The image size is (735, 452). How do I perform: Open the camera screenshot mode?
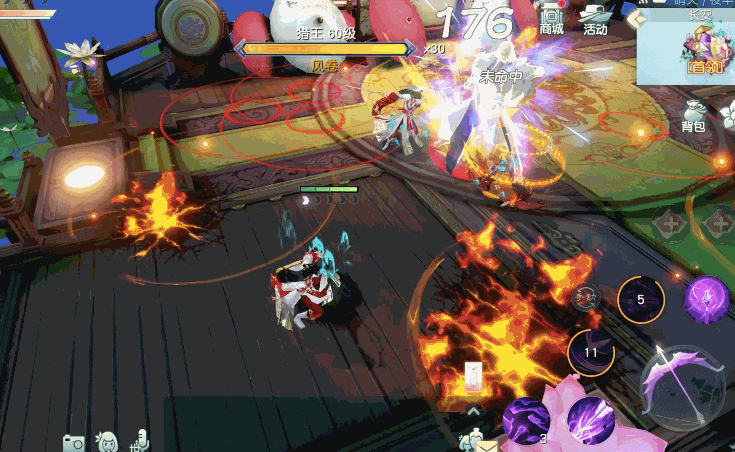tap(73, 442)
